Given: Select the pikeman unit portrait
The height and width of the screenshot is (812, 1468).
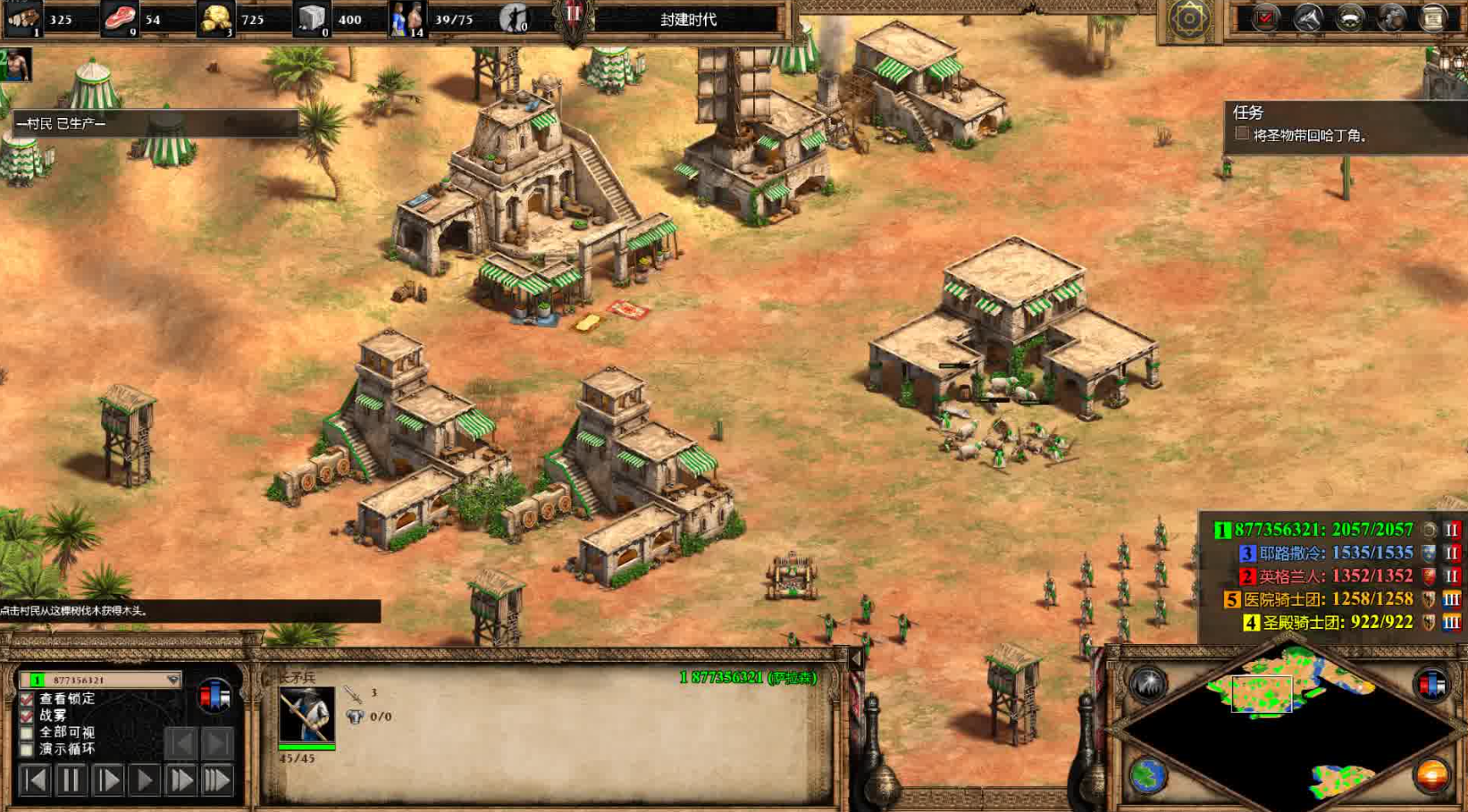Looking at the screenshot, I should click(x=306, y=714).
